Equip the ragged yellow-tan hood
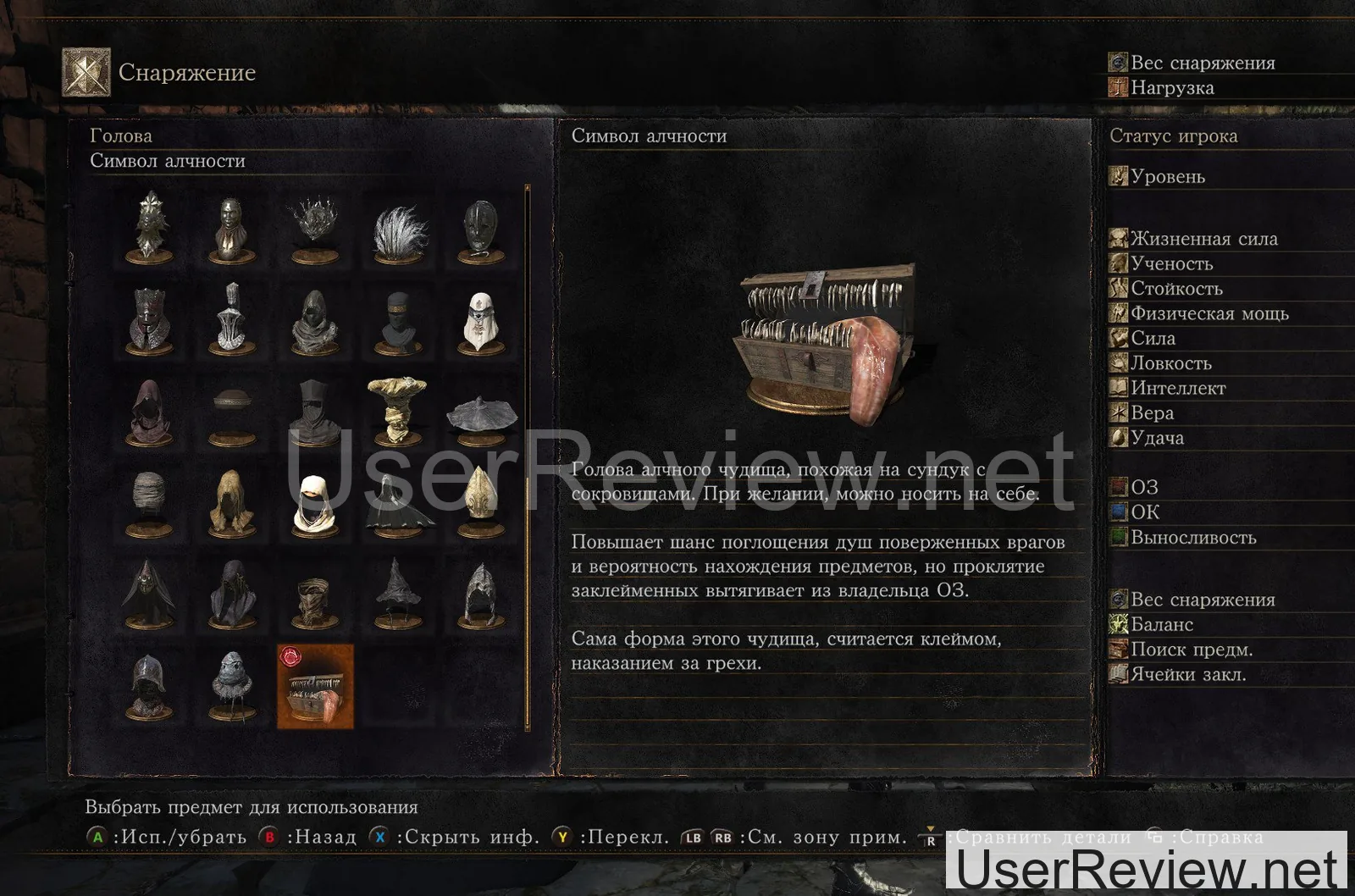1355x896 pixels. tap(232, 501)
